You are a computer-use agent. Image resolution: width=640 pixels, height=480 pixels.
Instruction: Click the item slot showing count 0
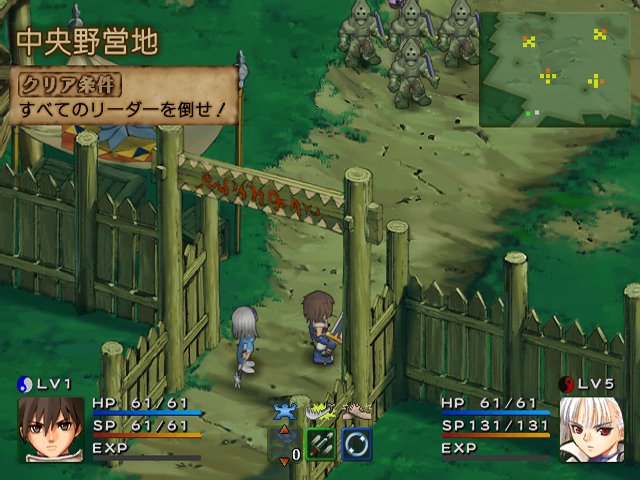click(284, 444)
